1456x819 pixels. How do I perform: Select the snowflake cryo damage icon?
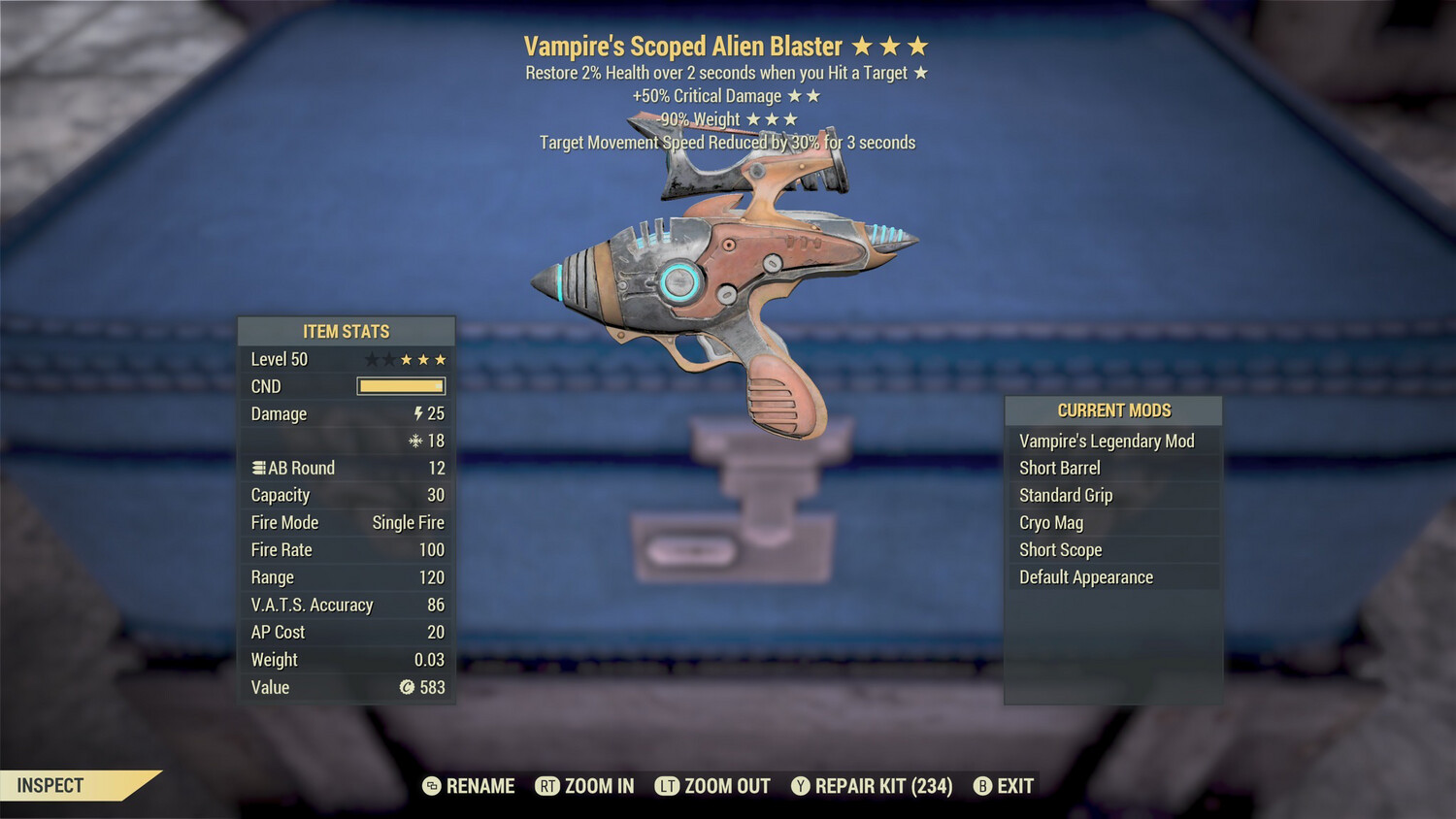pyautogui.click(x=417, y=441)
